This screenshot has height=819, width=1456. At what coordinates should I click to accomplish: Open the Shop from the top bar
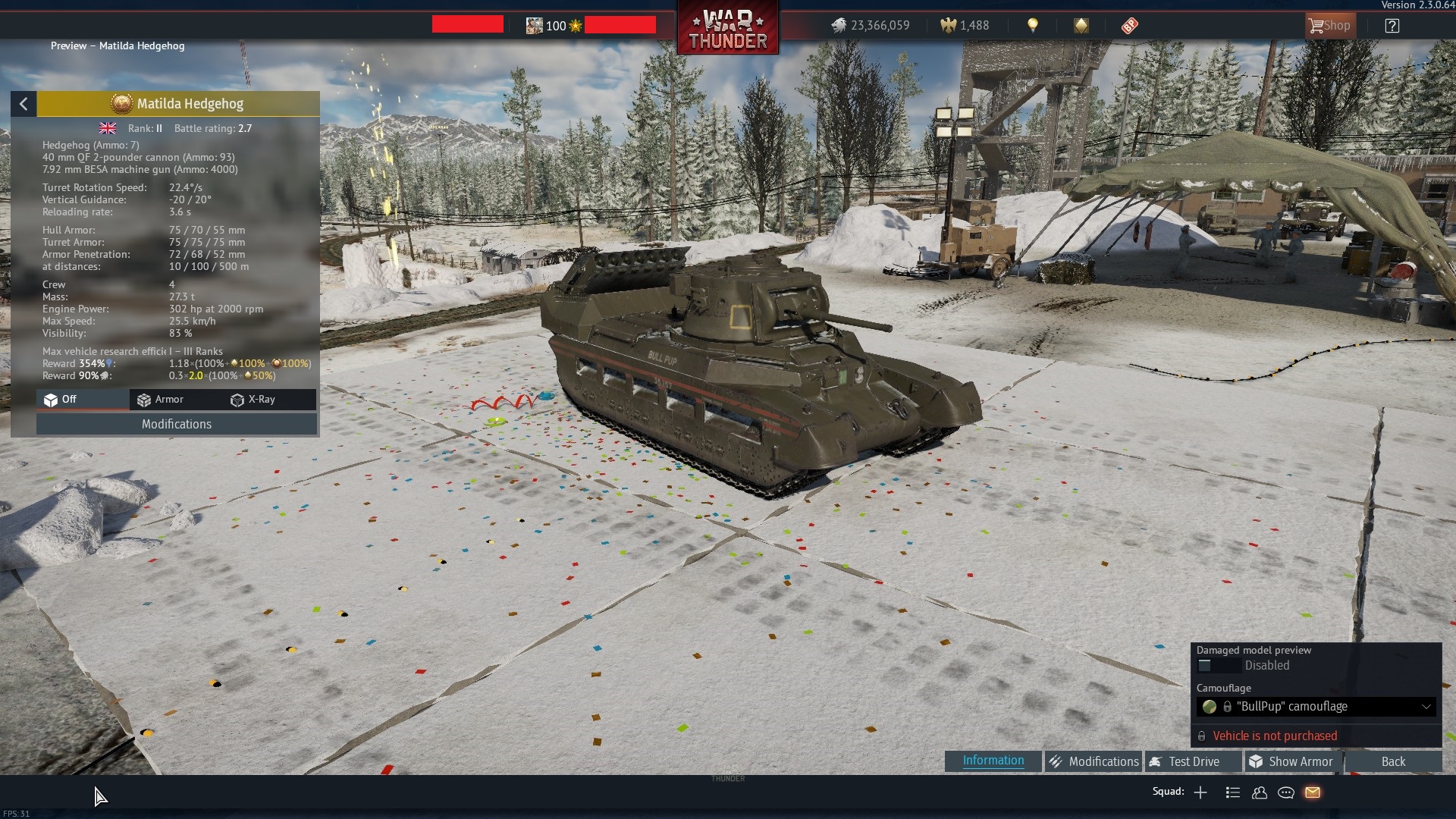(1329, 26)
